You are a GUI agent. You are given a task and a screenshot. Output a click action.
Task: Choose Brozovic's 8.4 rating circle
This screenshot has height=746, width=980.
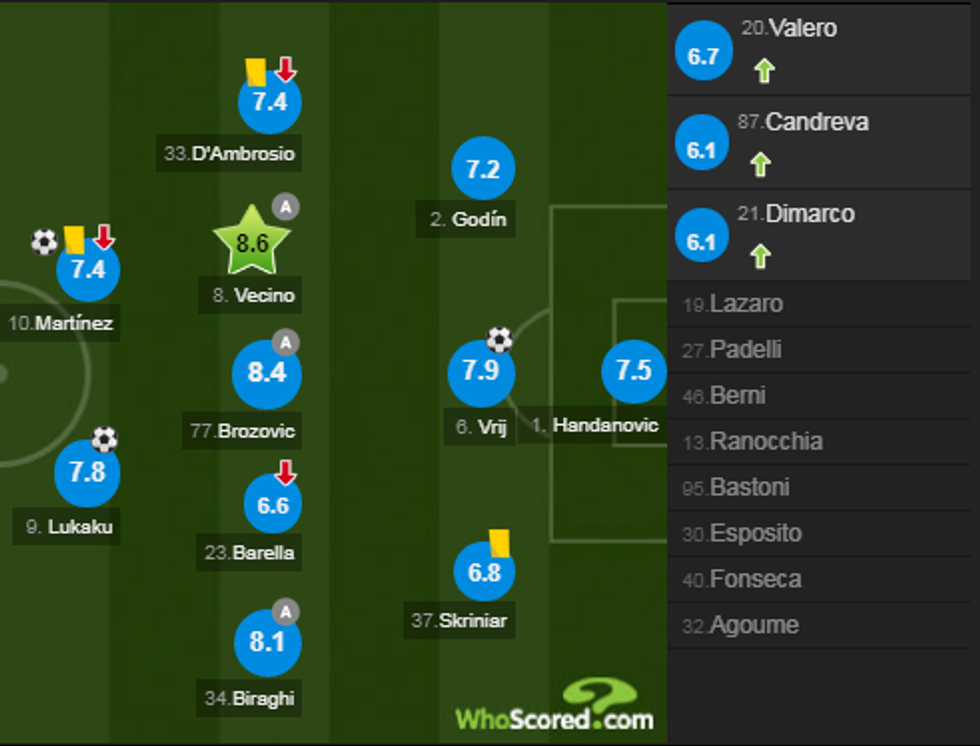267,374
